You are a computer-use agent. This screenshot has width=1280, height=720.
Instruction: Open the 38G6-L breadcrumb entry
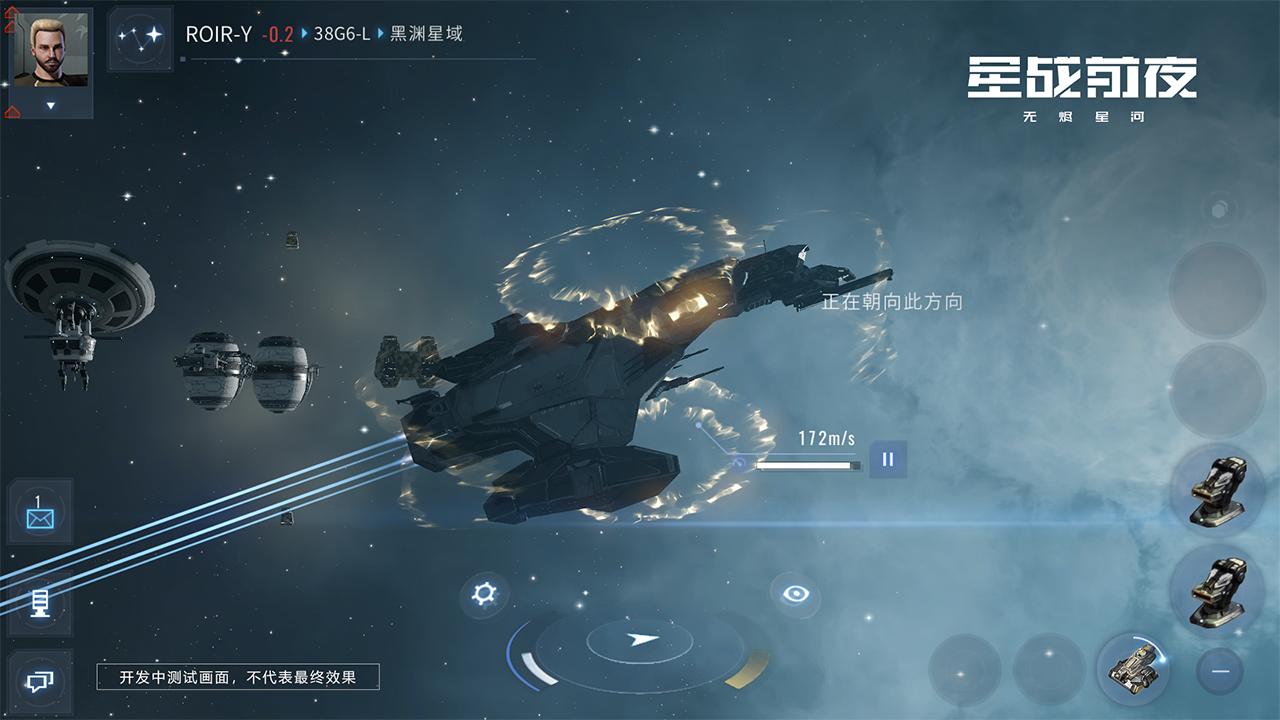point(339,35)
